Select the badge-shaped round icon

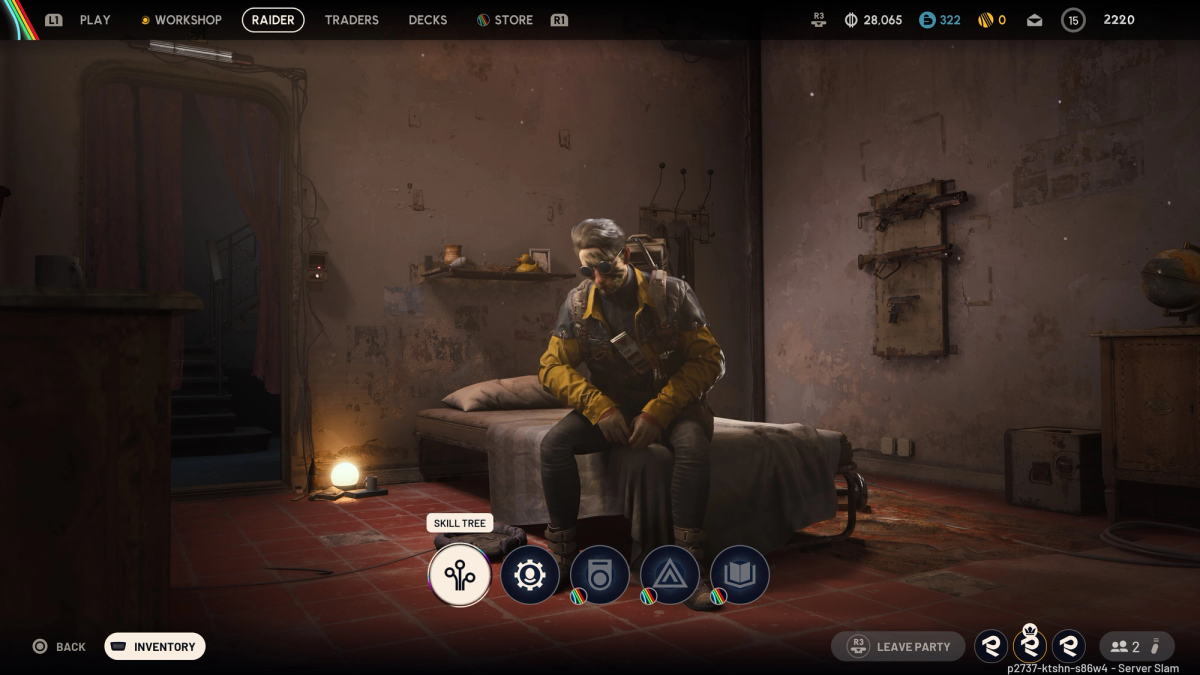click(x=599, y=575)
